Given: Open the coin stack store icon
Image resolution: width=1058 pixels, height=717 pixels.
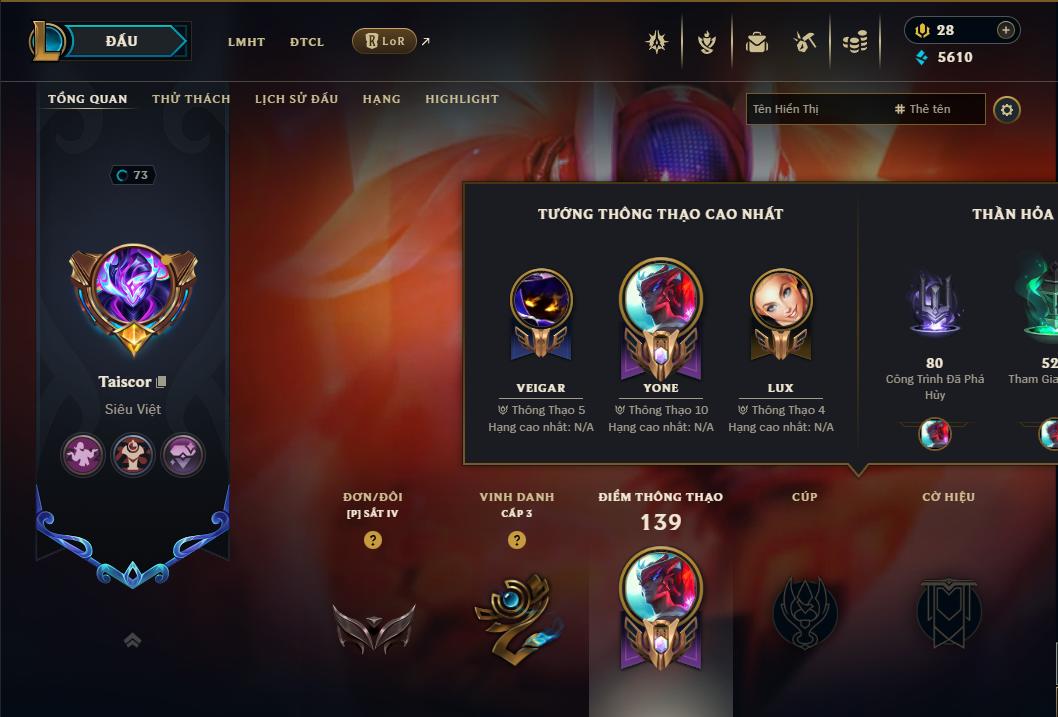Looking at the screenshot, I should [854, 42].
